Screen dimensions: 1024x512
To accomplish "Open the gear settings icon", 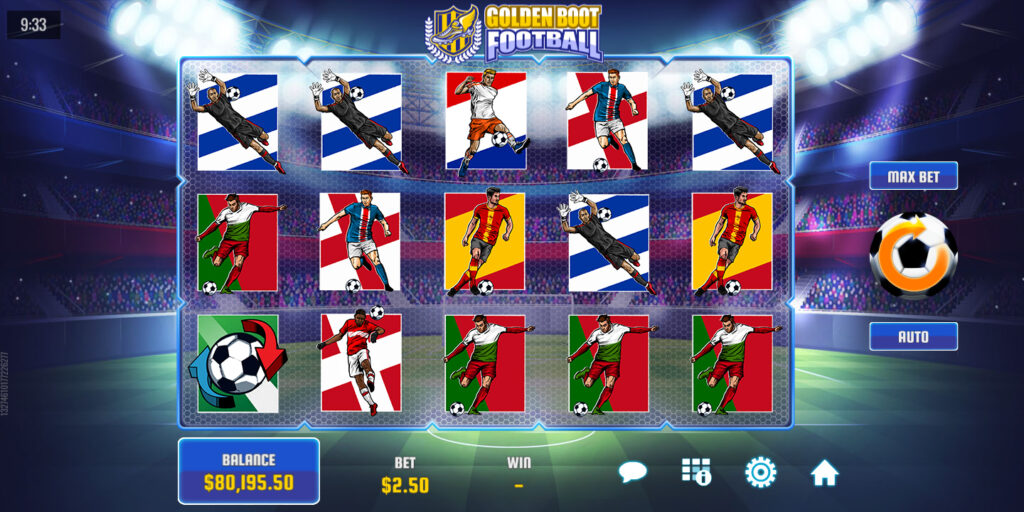I will [760, 472].
